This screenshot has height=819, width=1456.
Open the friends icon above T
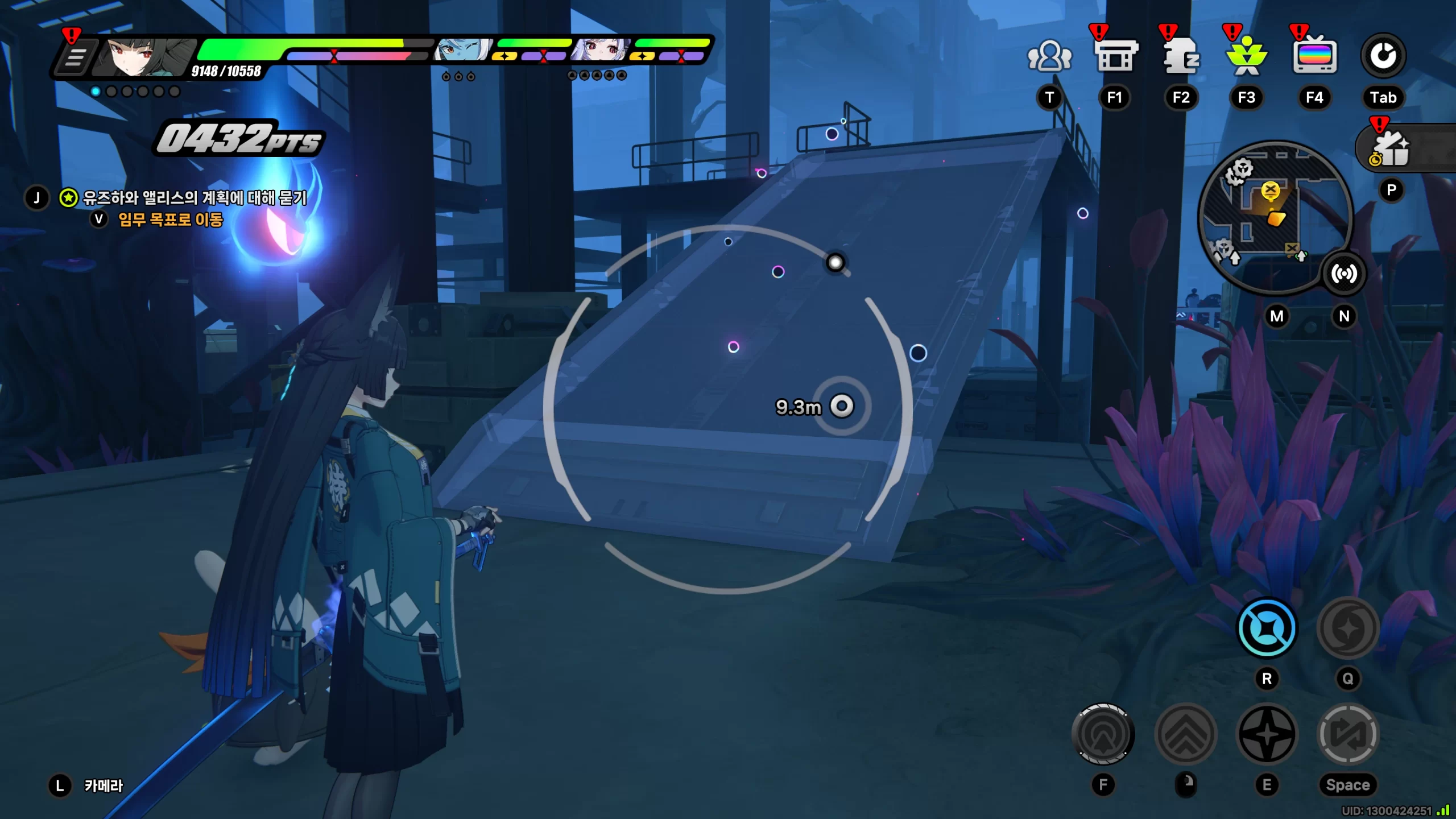pyautogui.click(x=1049, y=56)
